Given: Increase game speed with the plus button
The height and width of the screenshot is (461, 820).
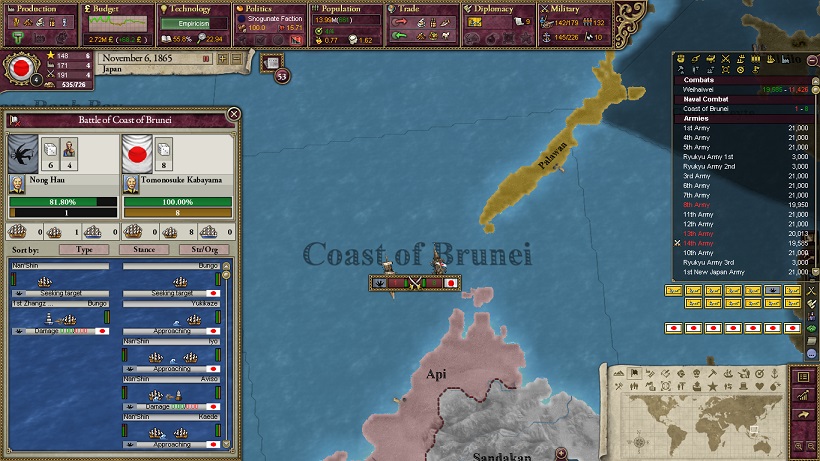Looking at the screenshot, I should pyautogui.click(x=223, y=59).
